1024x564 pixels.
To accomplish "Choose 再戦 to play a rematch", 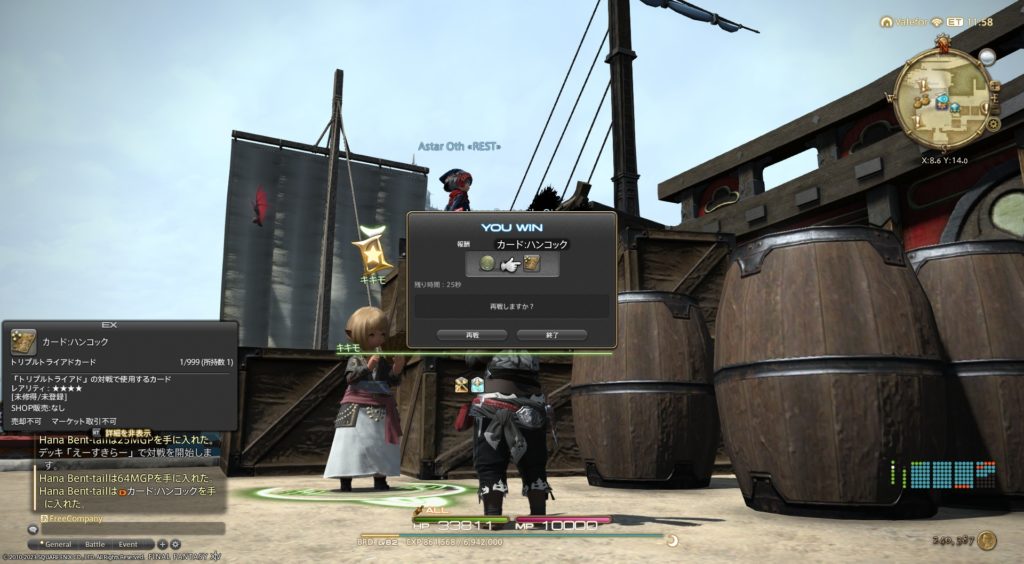I will pos(472,335).
